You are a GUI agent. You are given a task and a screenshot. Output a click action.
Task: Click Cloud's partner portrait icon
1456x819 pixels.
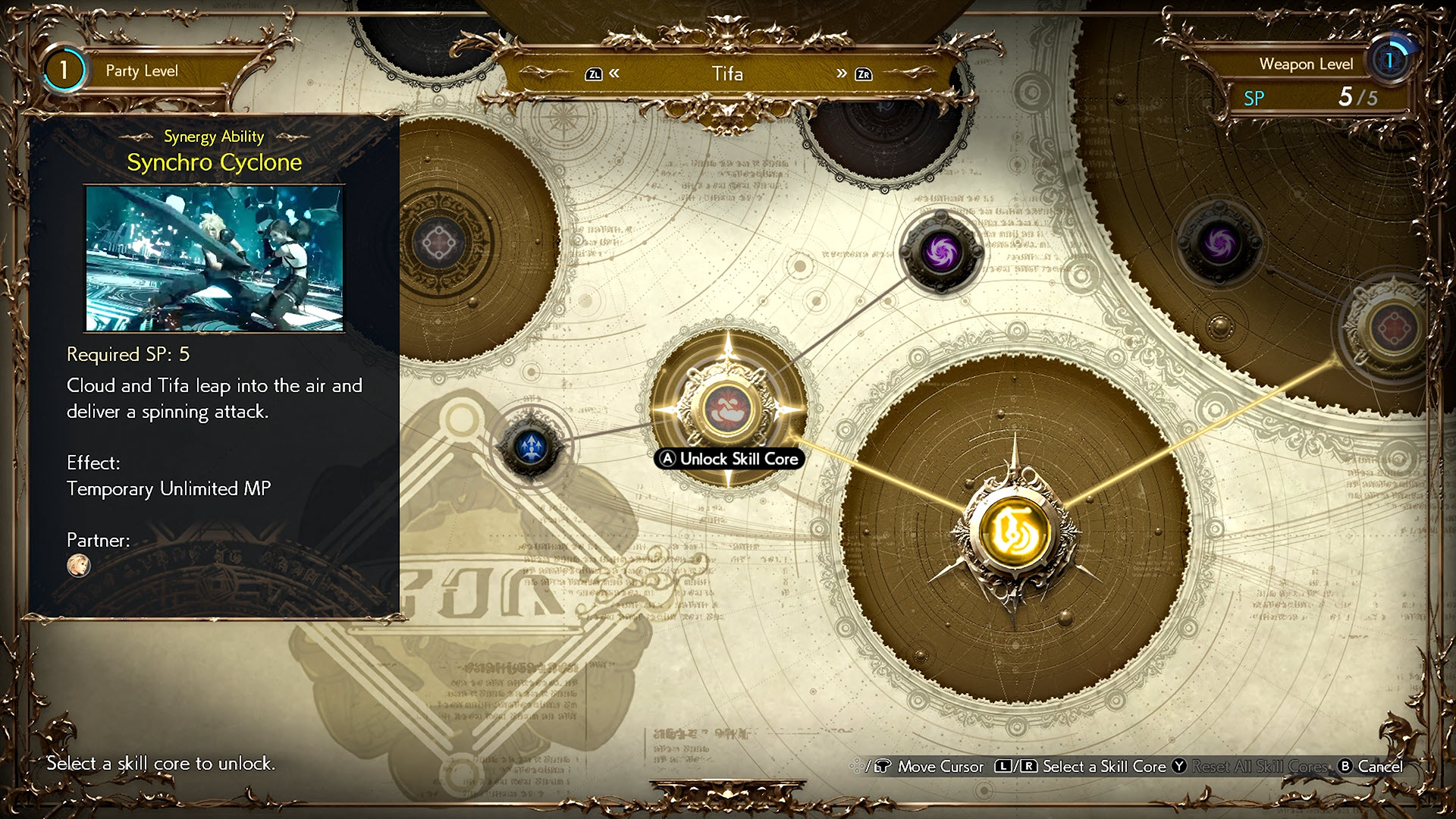click(79, 565)
